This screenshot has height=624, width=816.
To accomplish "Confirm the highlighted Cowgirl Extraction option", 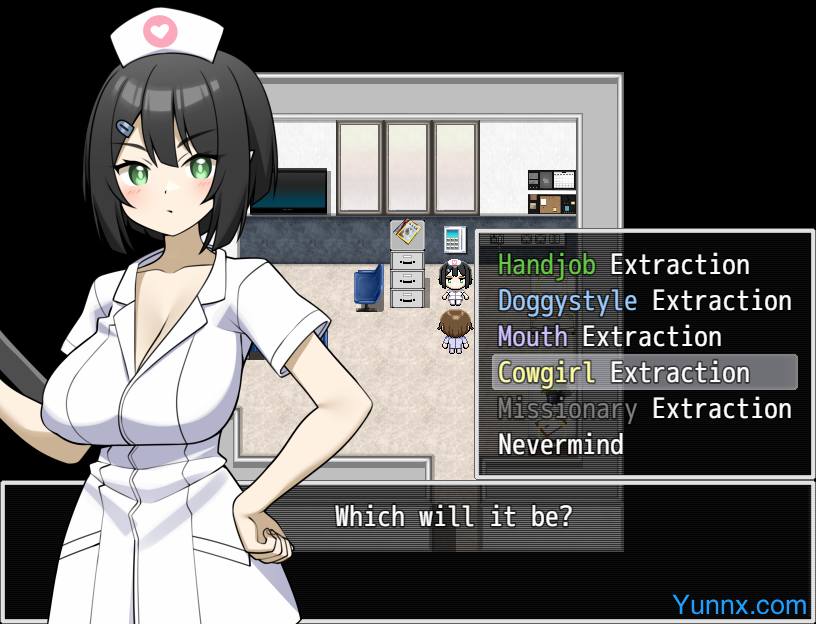I will (x=623, y=373).
